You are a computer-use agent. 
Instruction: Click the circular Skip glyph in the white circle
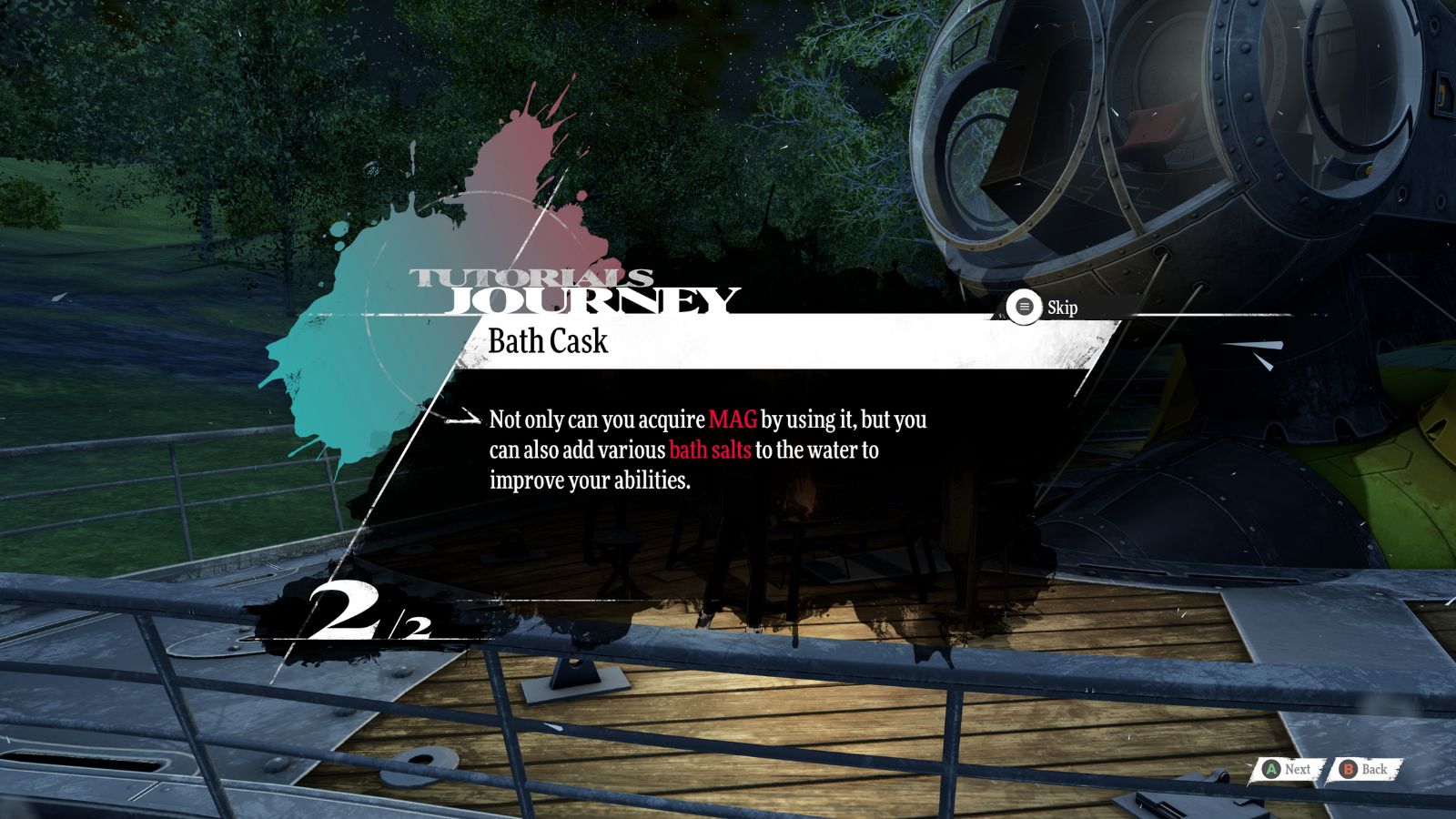[x=1024, y=308]
